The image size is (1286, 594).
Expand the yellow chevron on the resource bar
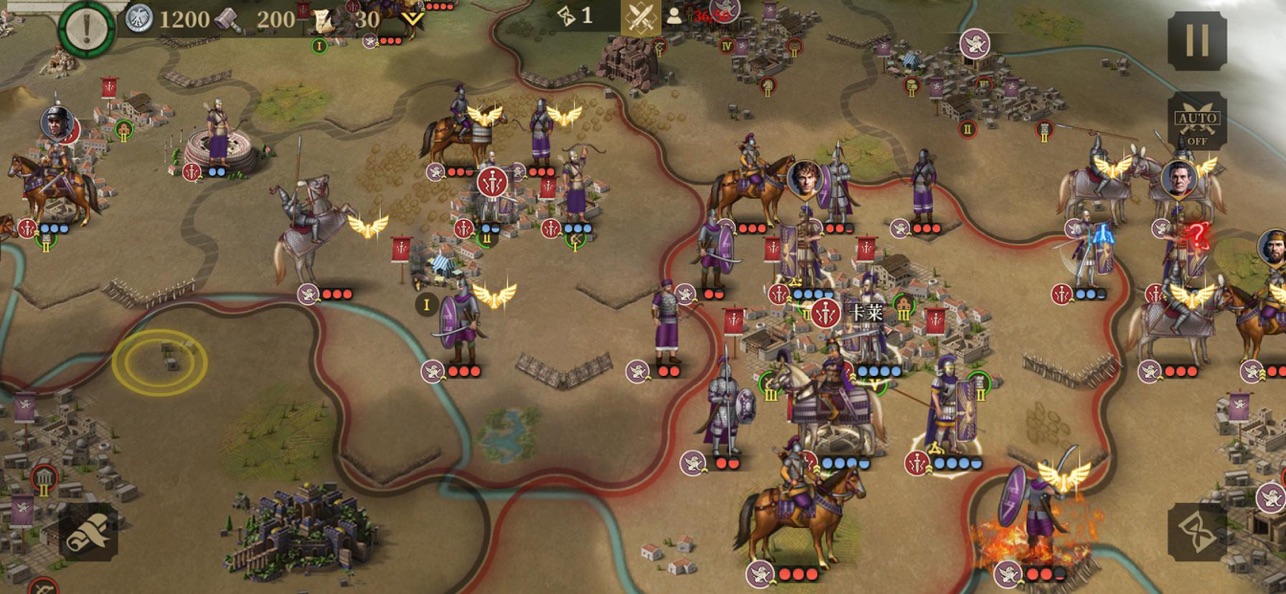(x=410, y=18)
